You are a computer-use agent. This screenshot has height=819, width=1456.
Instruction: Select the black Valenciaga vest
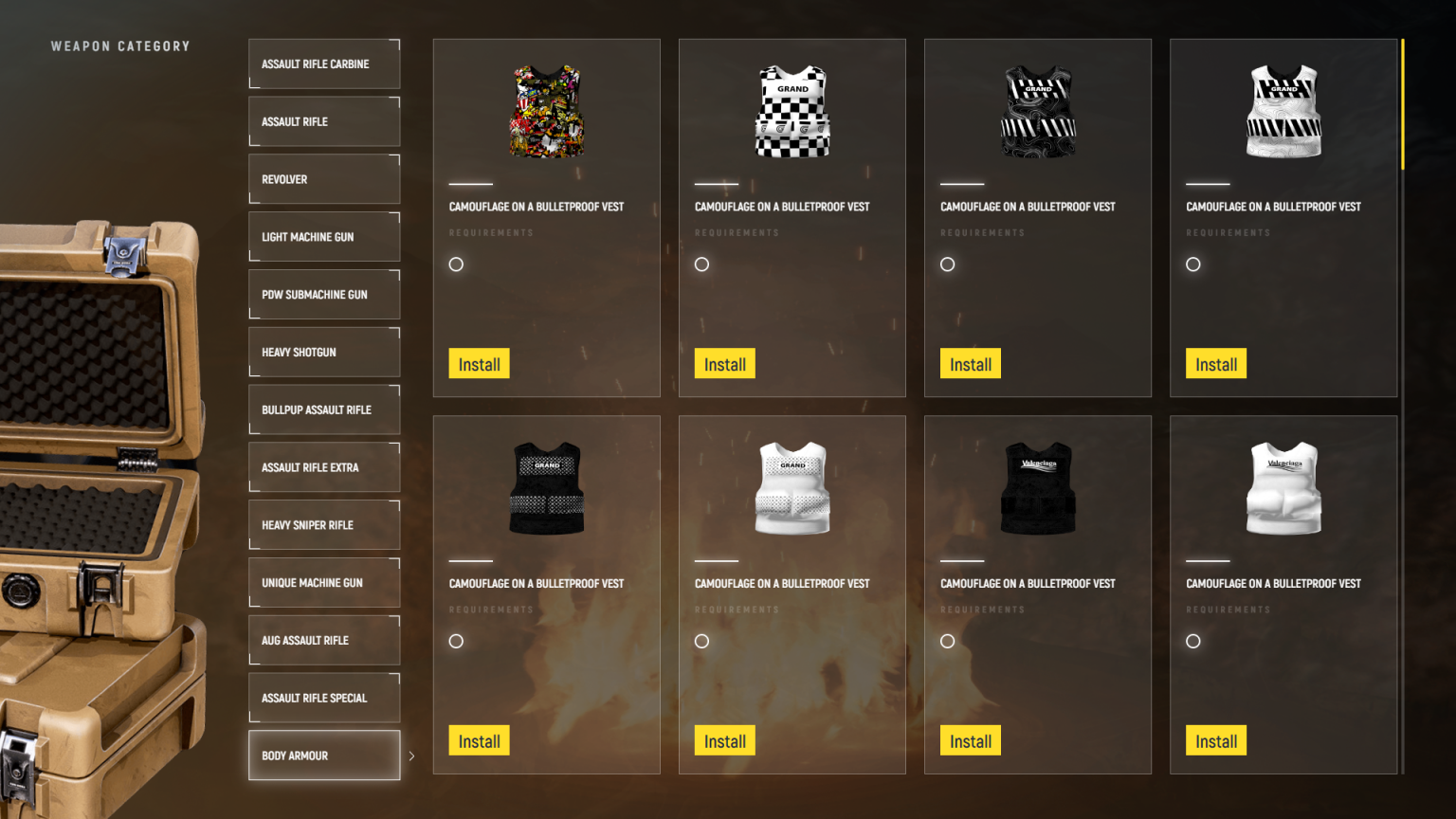[x=1037, y=486]
